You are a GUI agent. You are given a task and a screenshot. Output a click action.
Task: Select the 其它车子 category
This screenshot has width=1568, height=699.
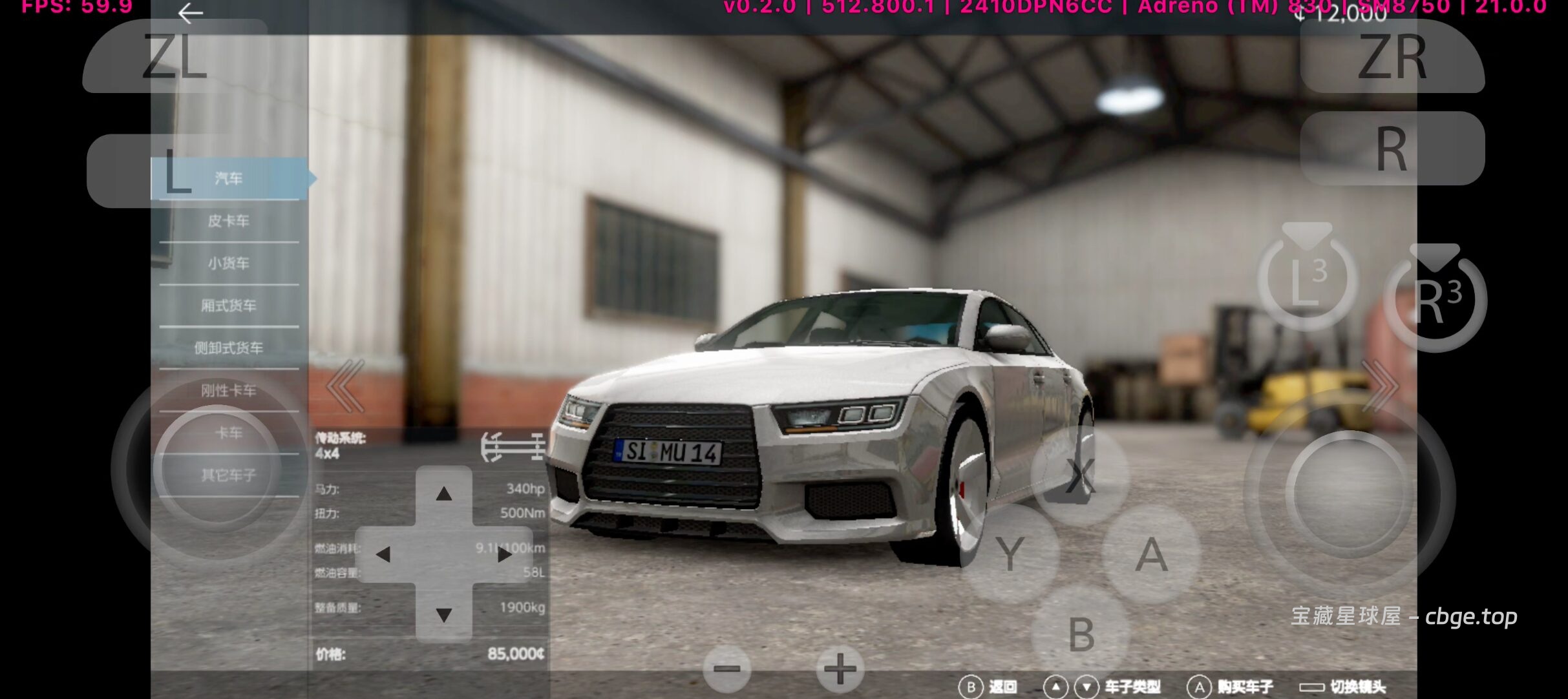[229, 475]
